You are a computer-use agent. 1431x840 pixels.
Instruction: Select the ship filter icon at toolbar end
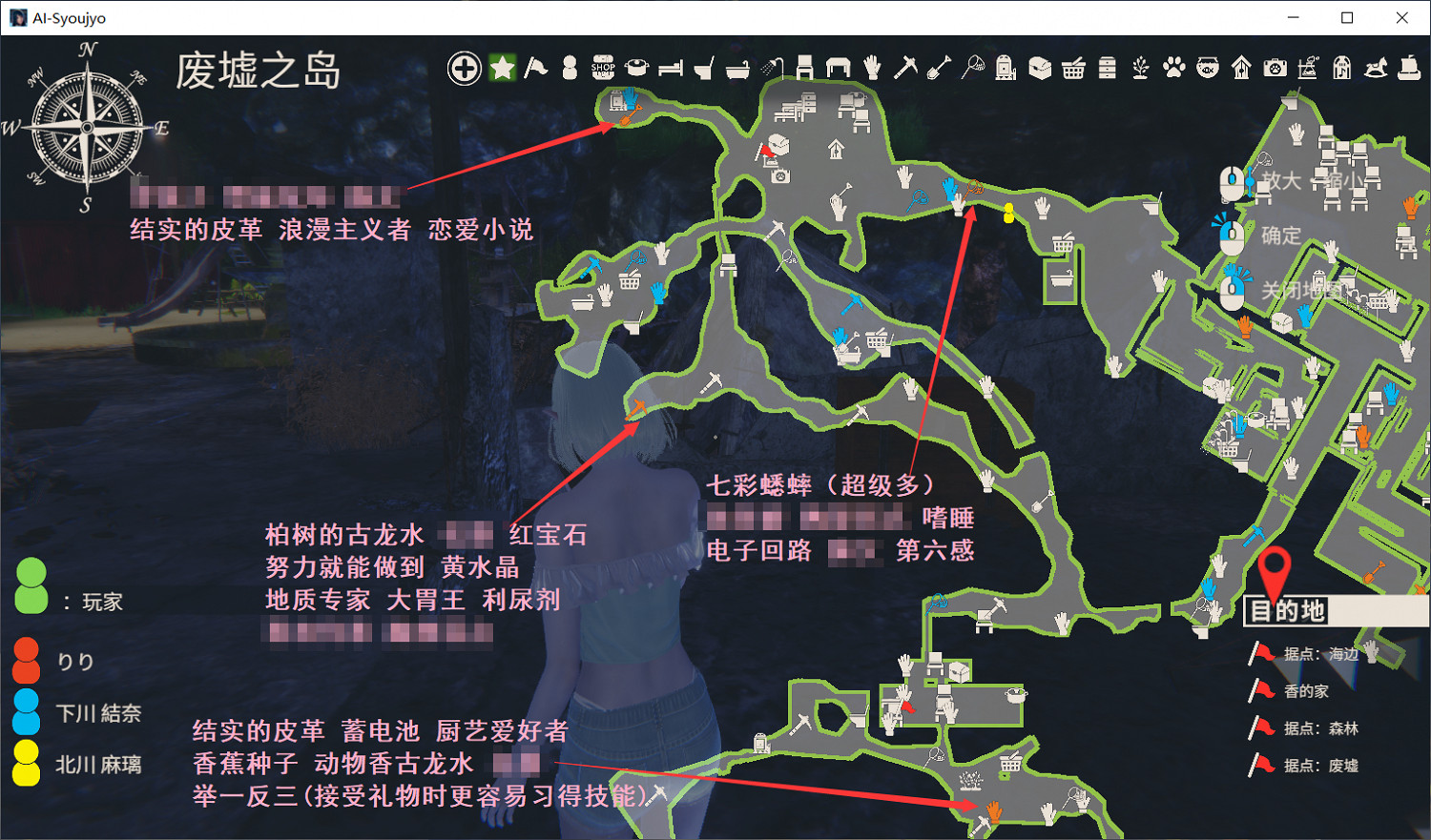[x=1407, y=67]
